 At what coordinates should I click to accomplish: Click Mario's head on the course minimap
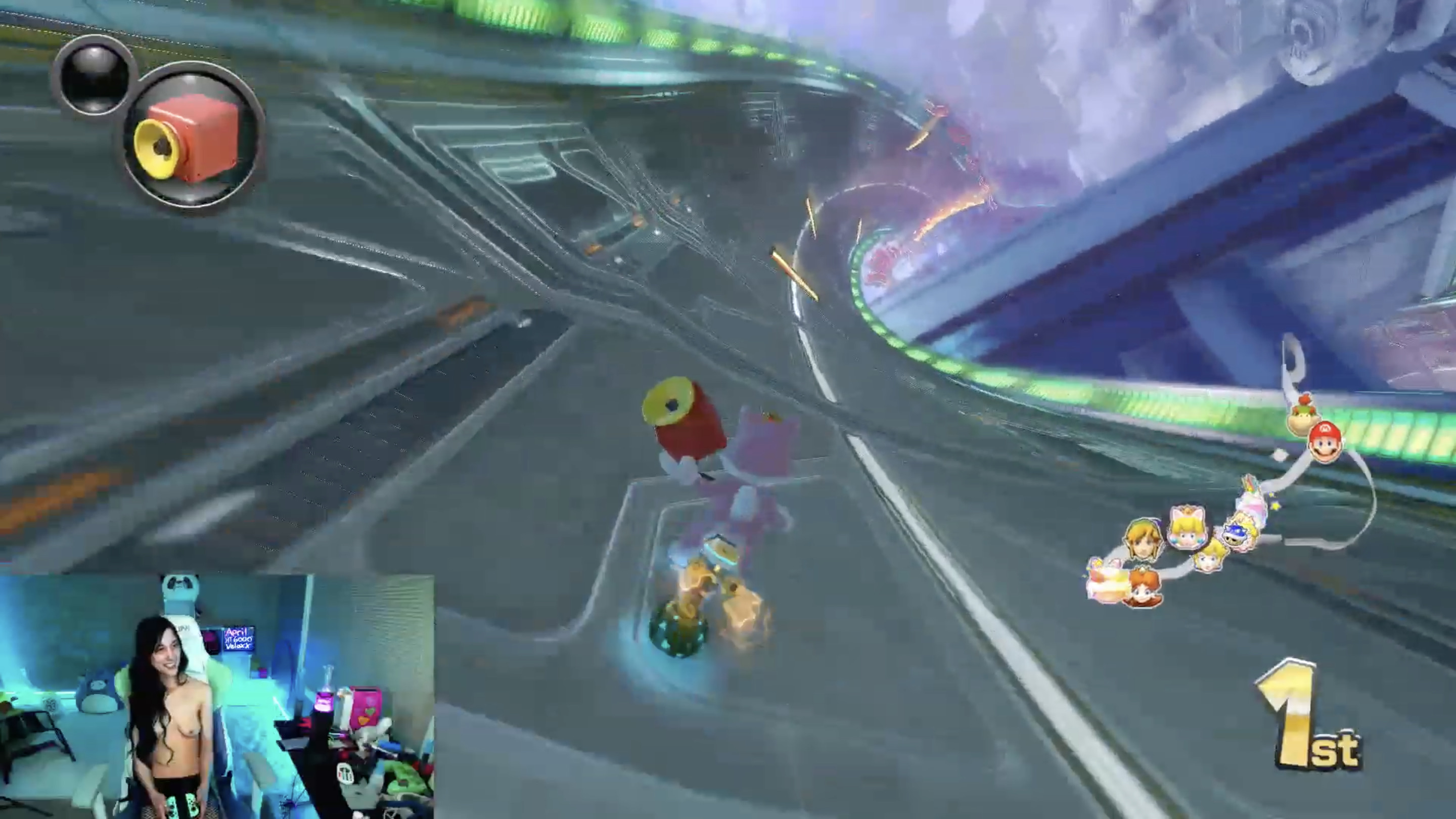tap(1325, 442)
